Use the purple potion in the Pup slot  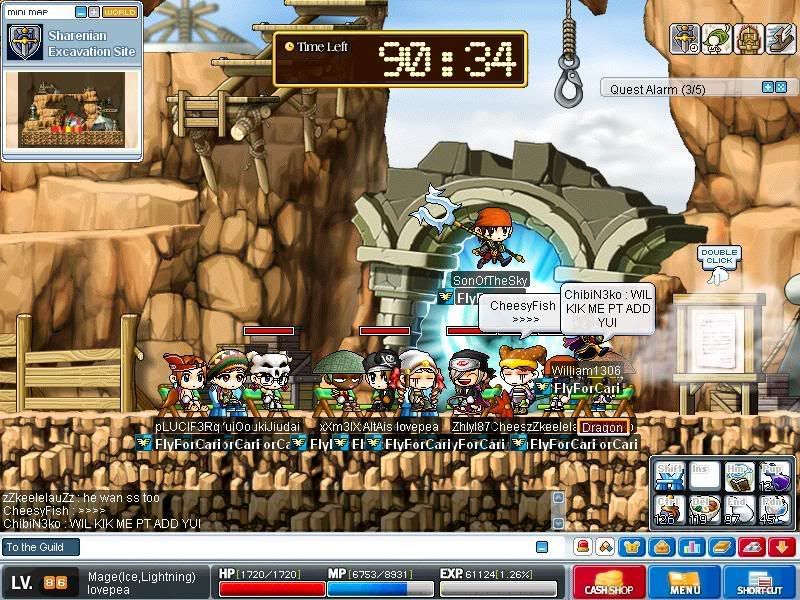(775, 477)
